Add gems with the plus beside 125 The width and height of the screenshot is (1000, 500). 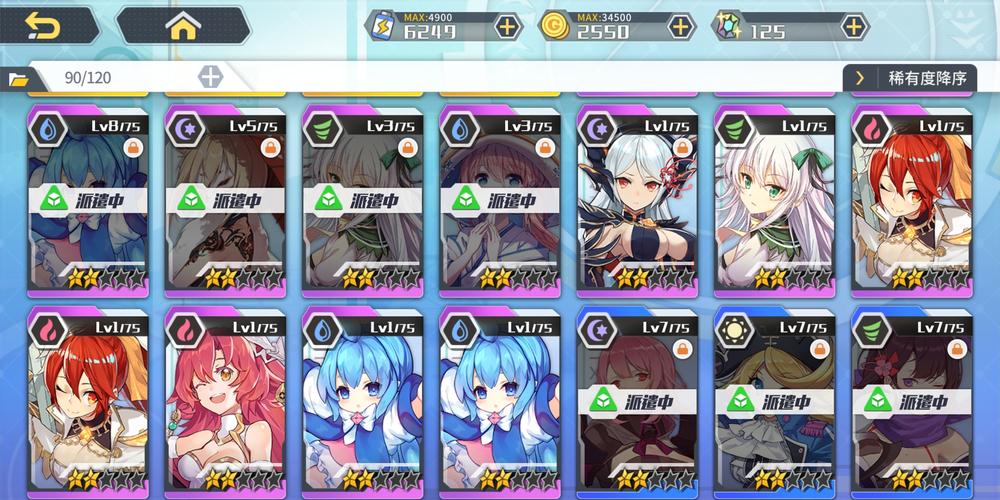[854, 27]
